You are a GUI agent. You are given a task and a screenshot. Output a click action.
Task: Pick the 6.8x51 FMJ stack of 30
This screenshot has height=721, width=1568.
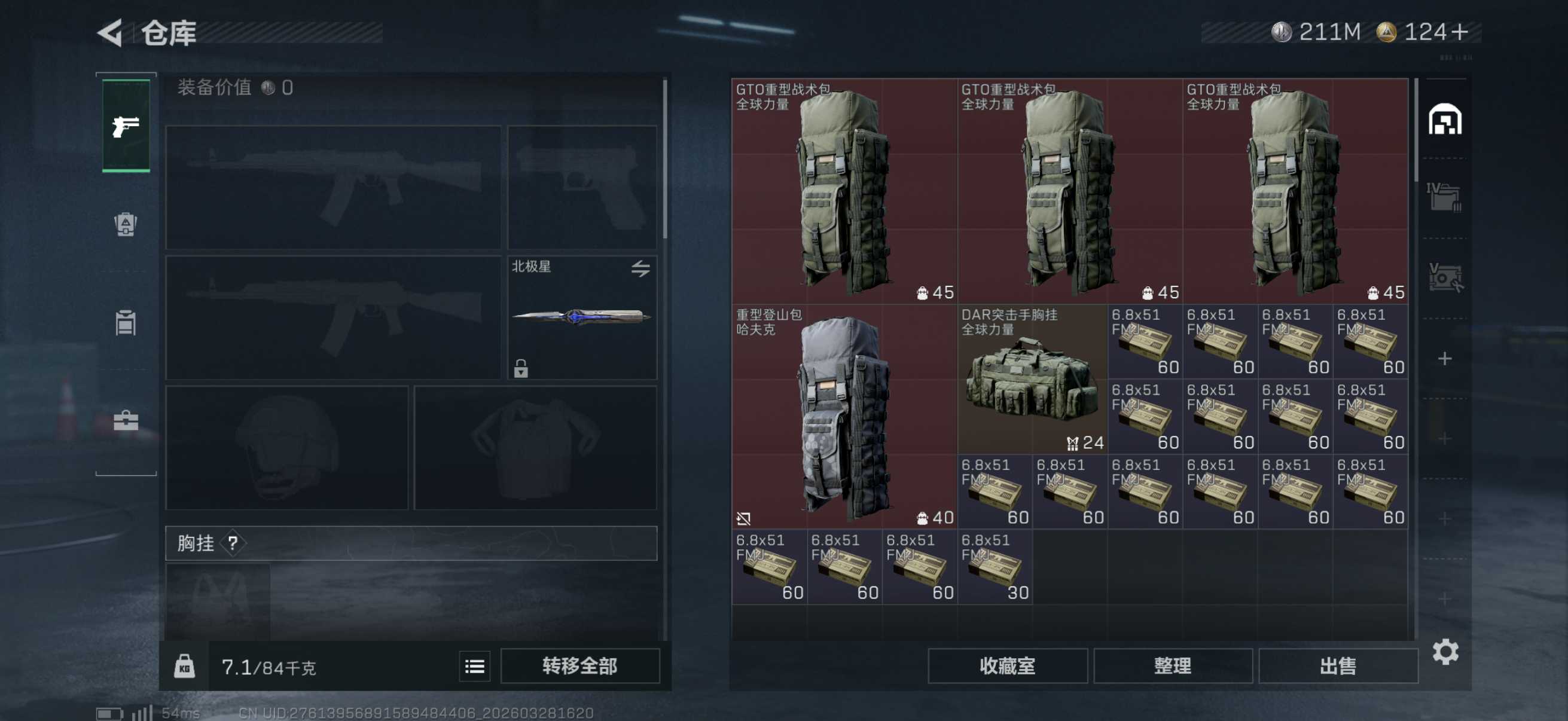click(x=995, y=566)
